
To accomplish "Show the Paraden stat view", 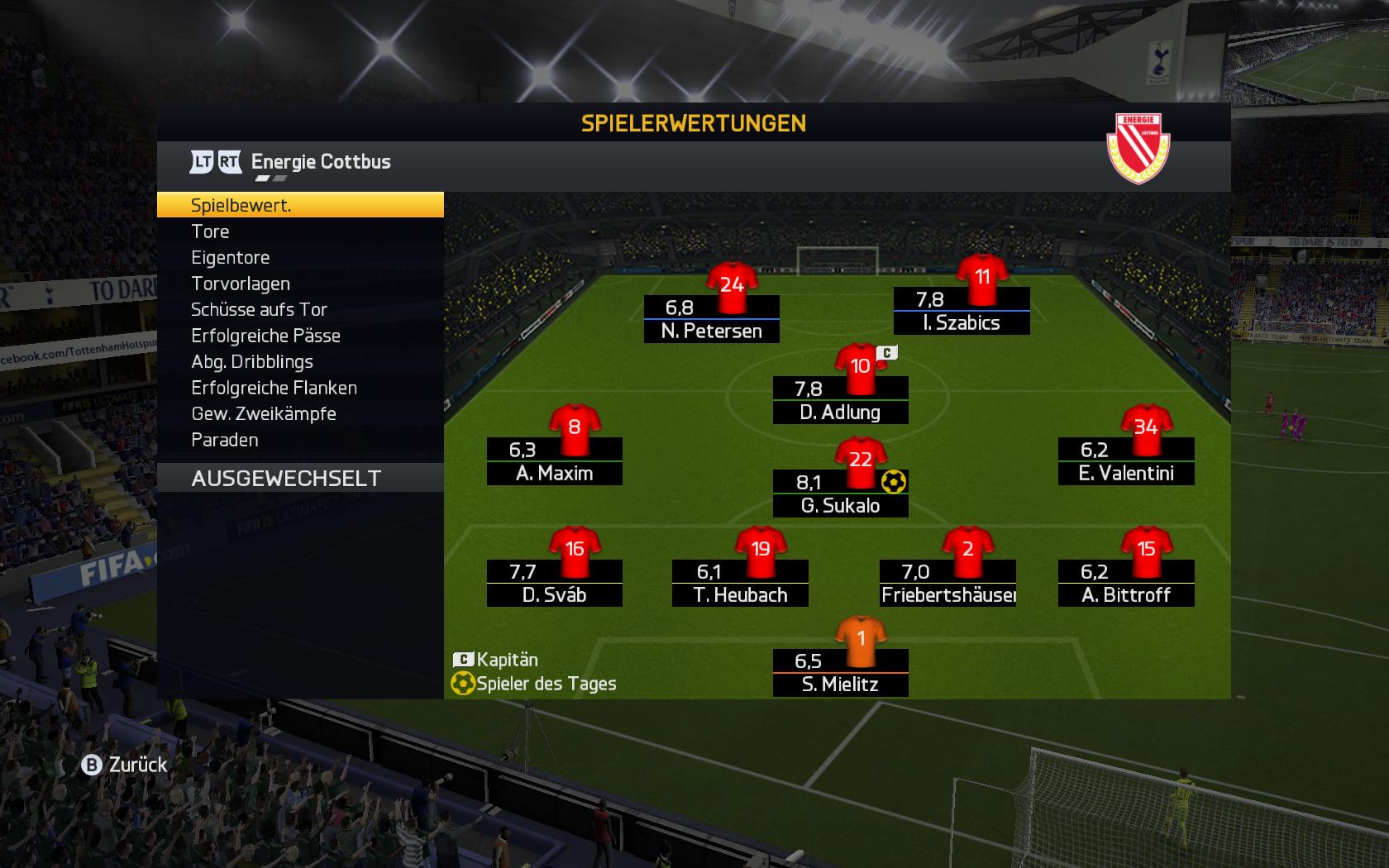I will pos(299,440).
